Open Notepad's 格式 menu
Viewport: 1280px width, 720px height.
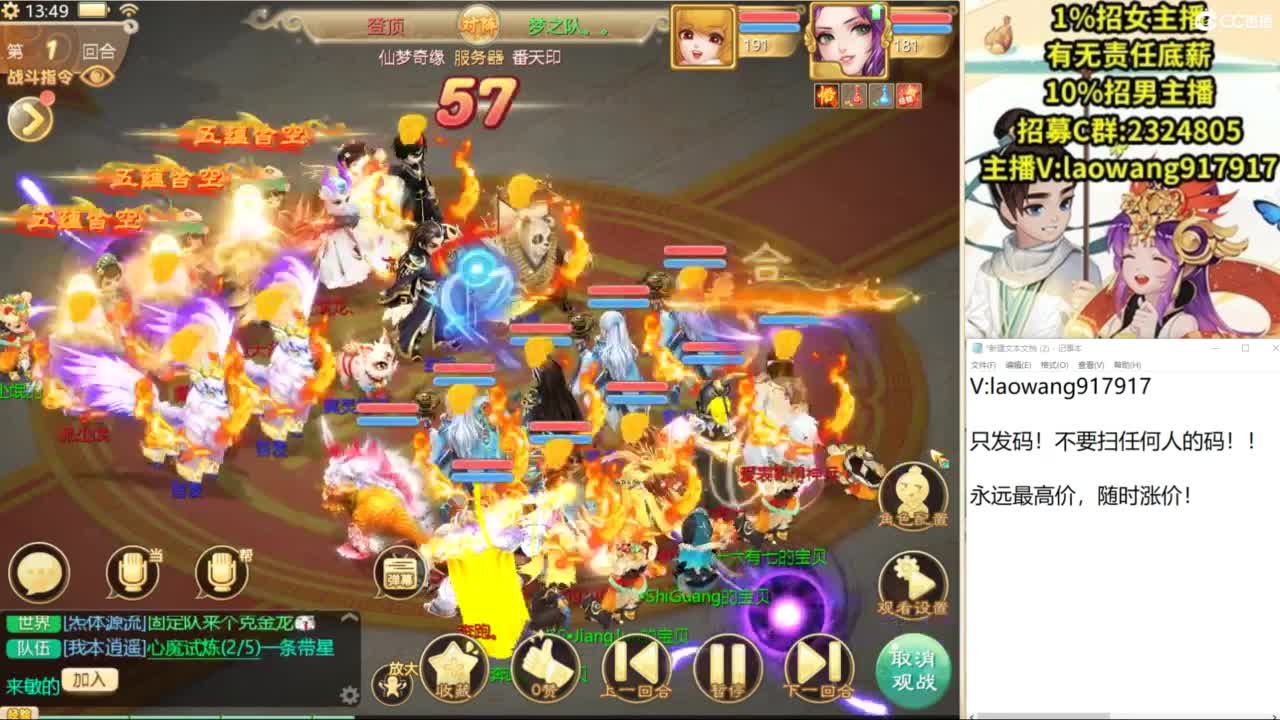pos(1055,365)
